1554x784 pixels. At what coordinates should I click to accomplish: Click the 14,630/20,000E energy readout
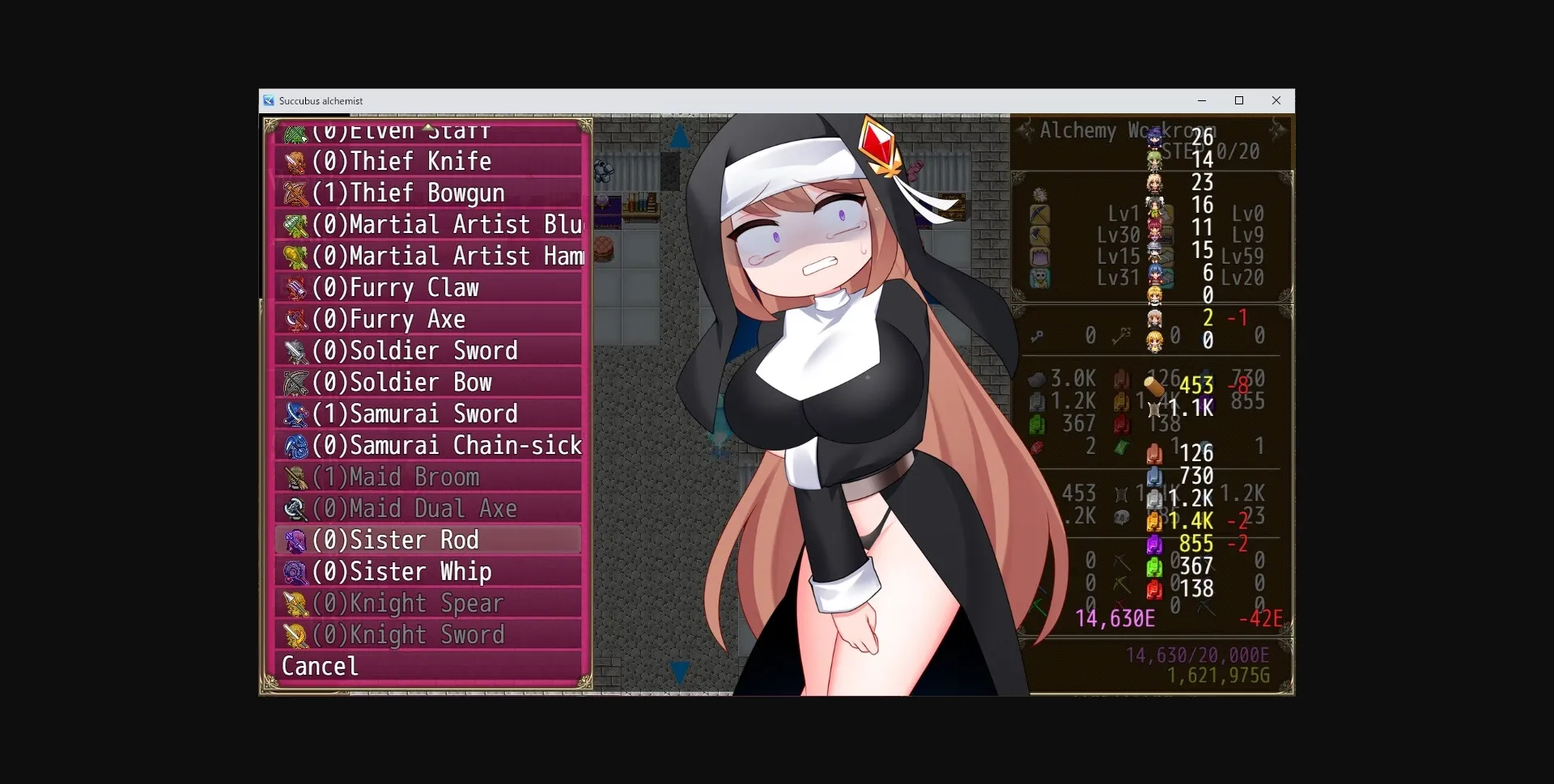click(1198, 655)
